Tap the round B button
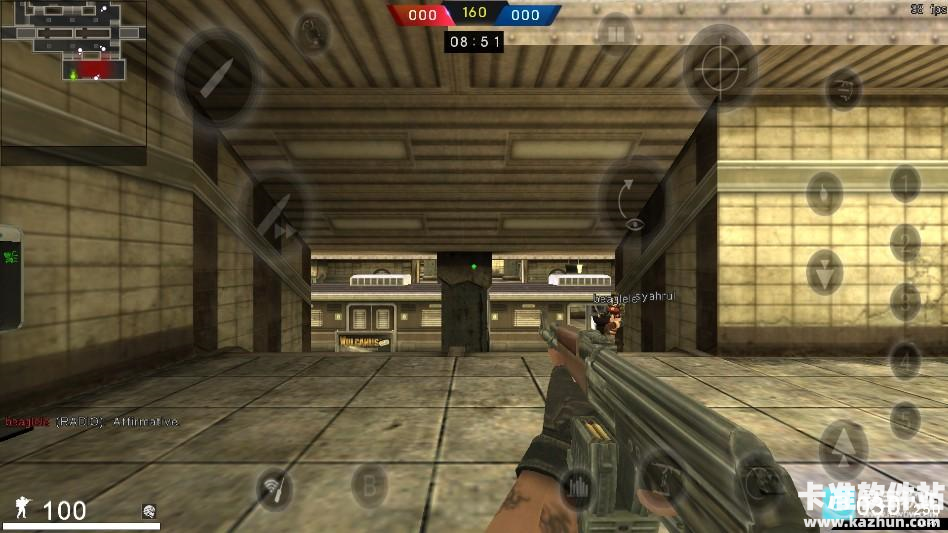 tap(370, 488)
